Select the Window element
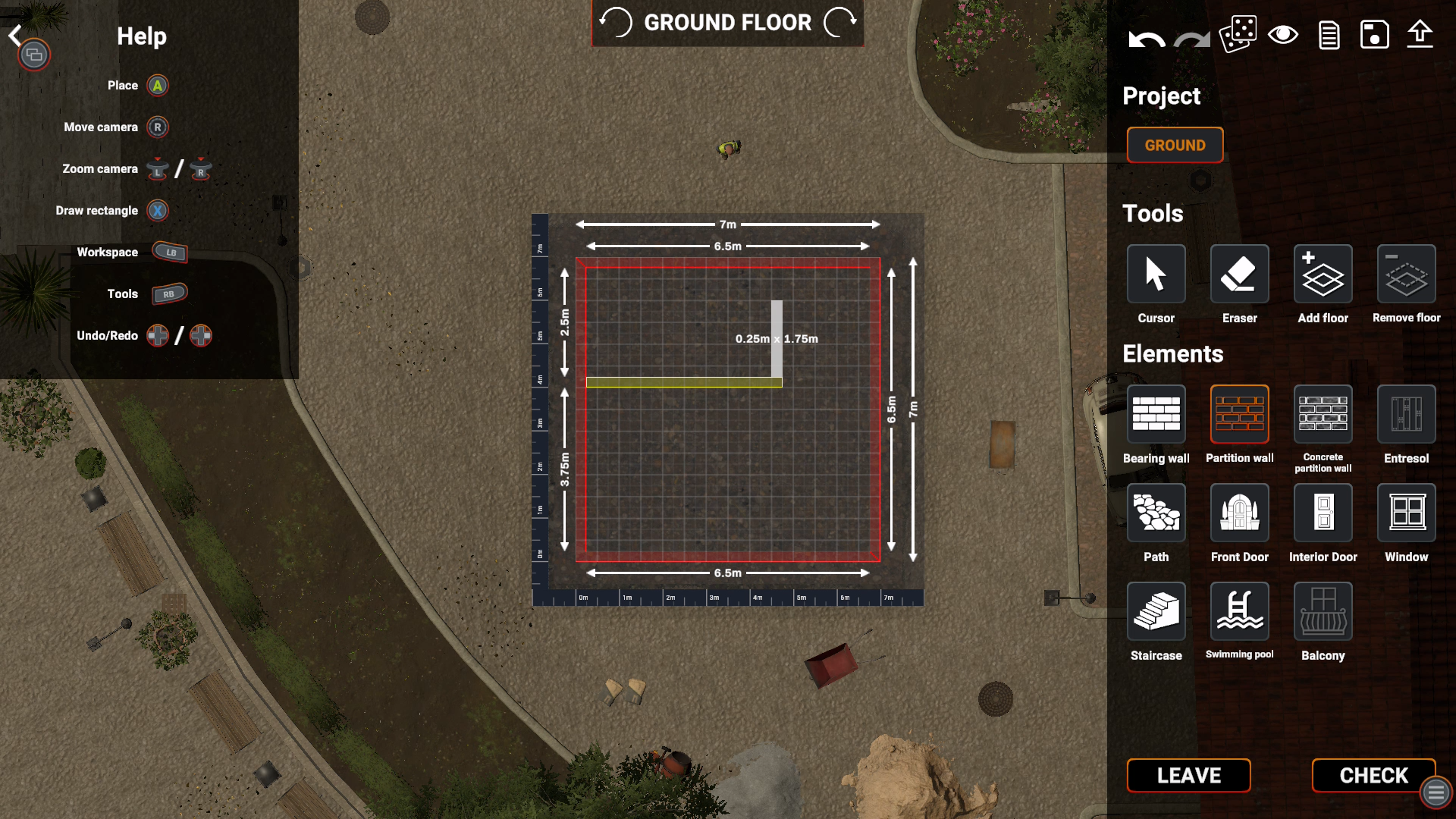1456x819 pixels. 1406,513
